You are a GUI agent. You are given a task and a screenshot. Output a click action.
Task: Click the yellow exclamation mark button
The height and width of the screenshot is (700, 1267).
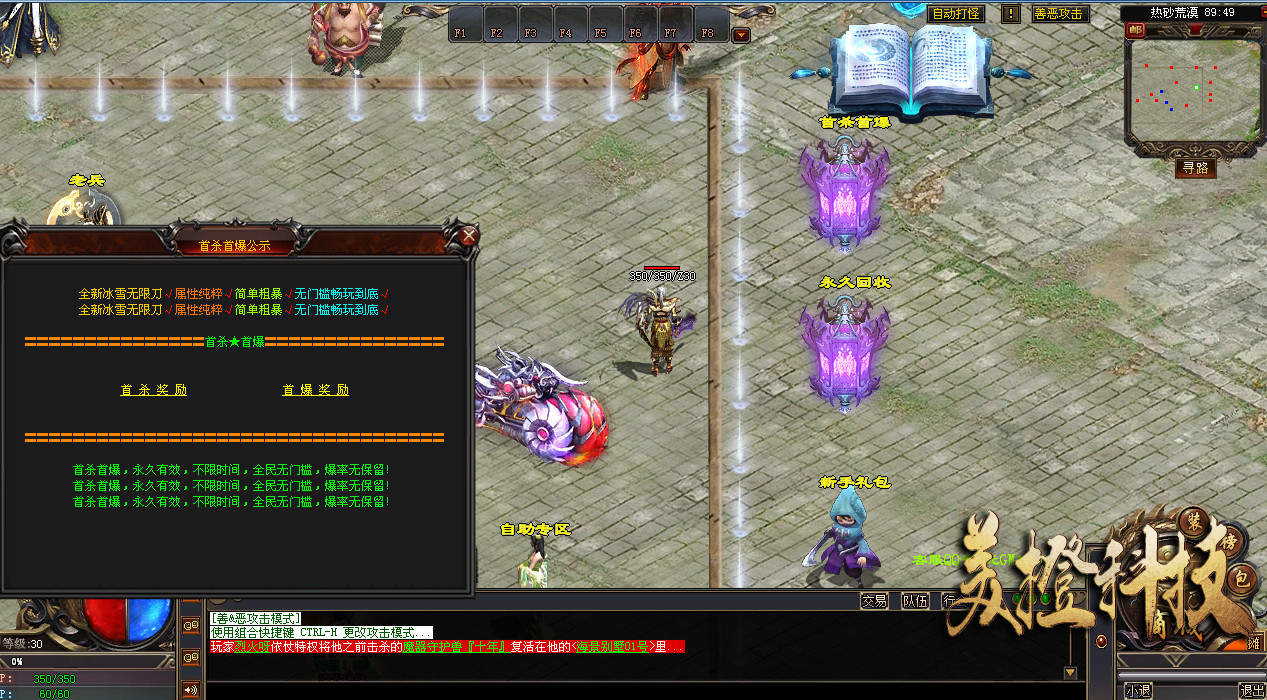[1010, 14]
